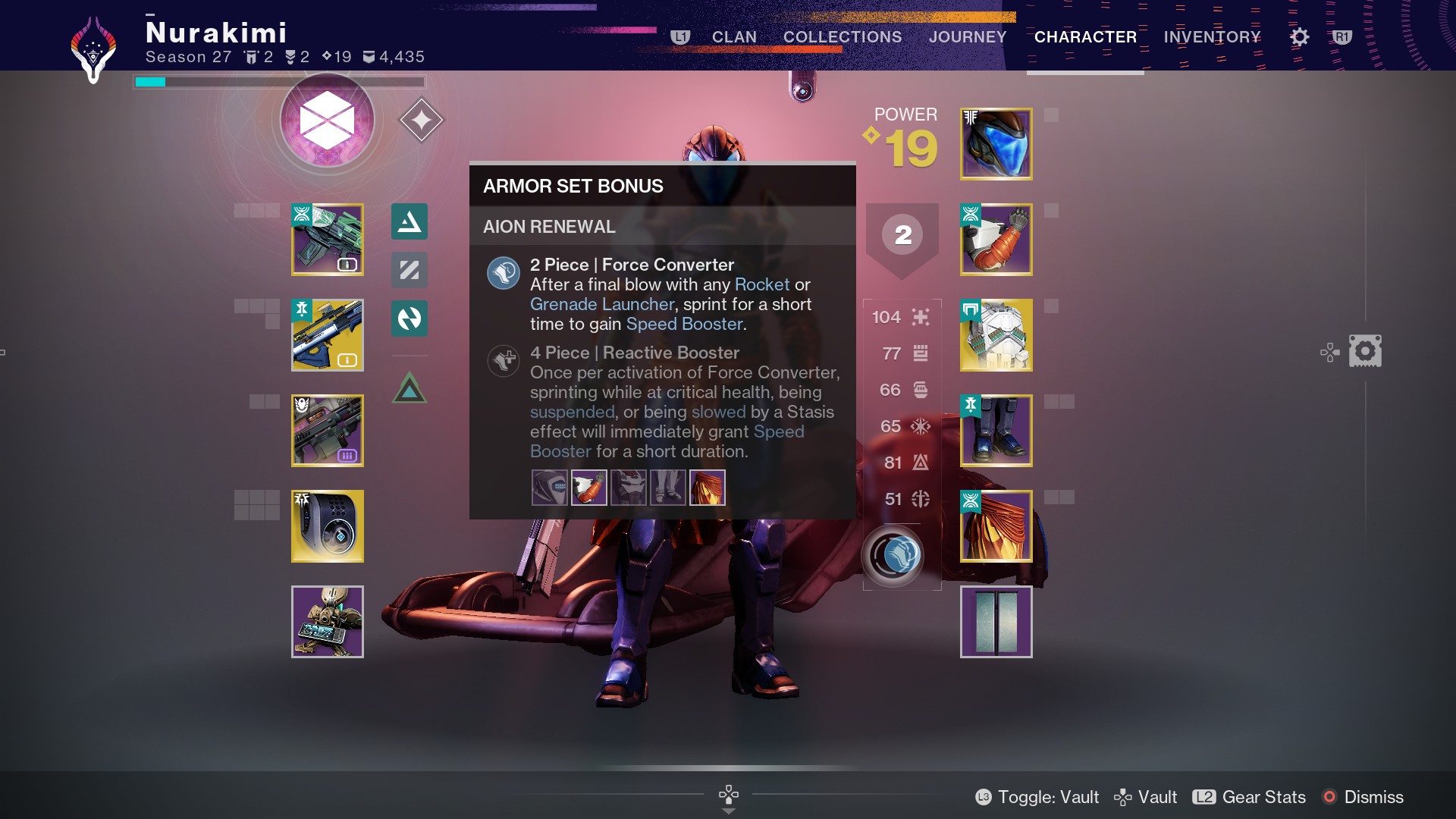This screenshot has width=1456, height=819.
Task: Choose the purple power weapon slot
Action: [328, 431]
